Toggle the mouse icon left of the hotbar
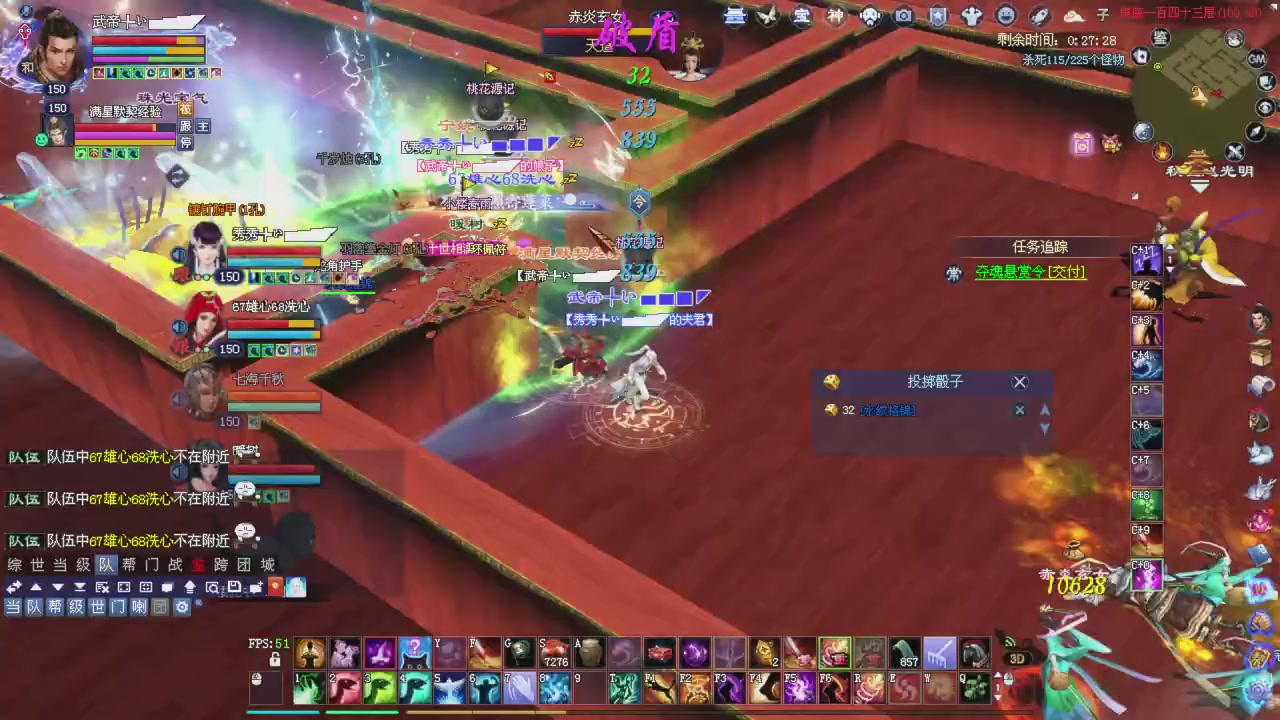The width and height of the screenshot is (1280, 720). pyautogui.click(x=255, y=677)
